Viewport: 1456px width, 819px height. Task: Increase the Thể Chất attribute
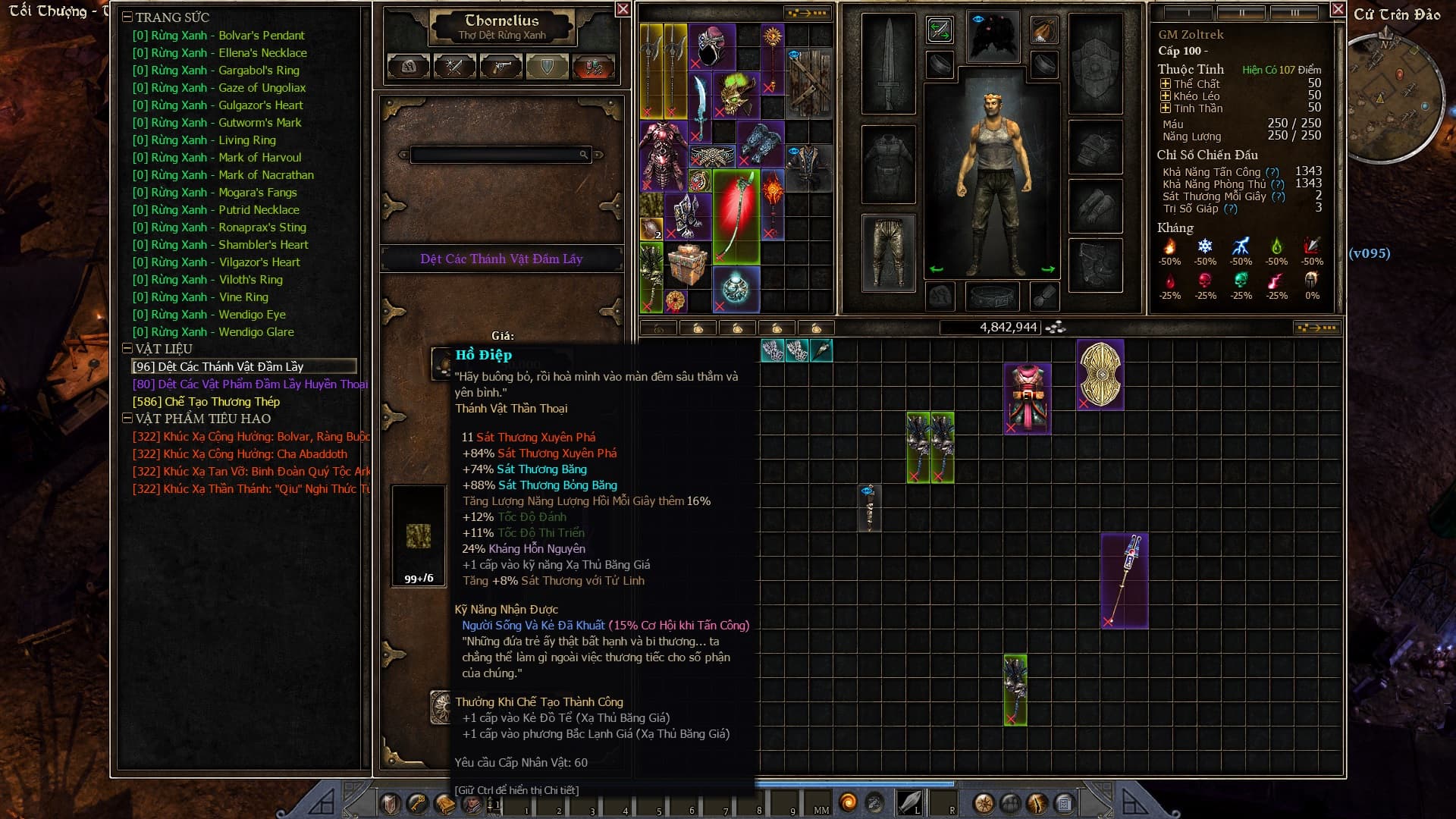click(x=1166, y=84)
